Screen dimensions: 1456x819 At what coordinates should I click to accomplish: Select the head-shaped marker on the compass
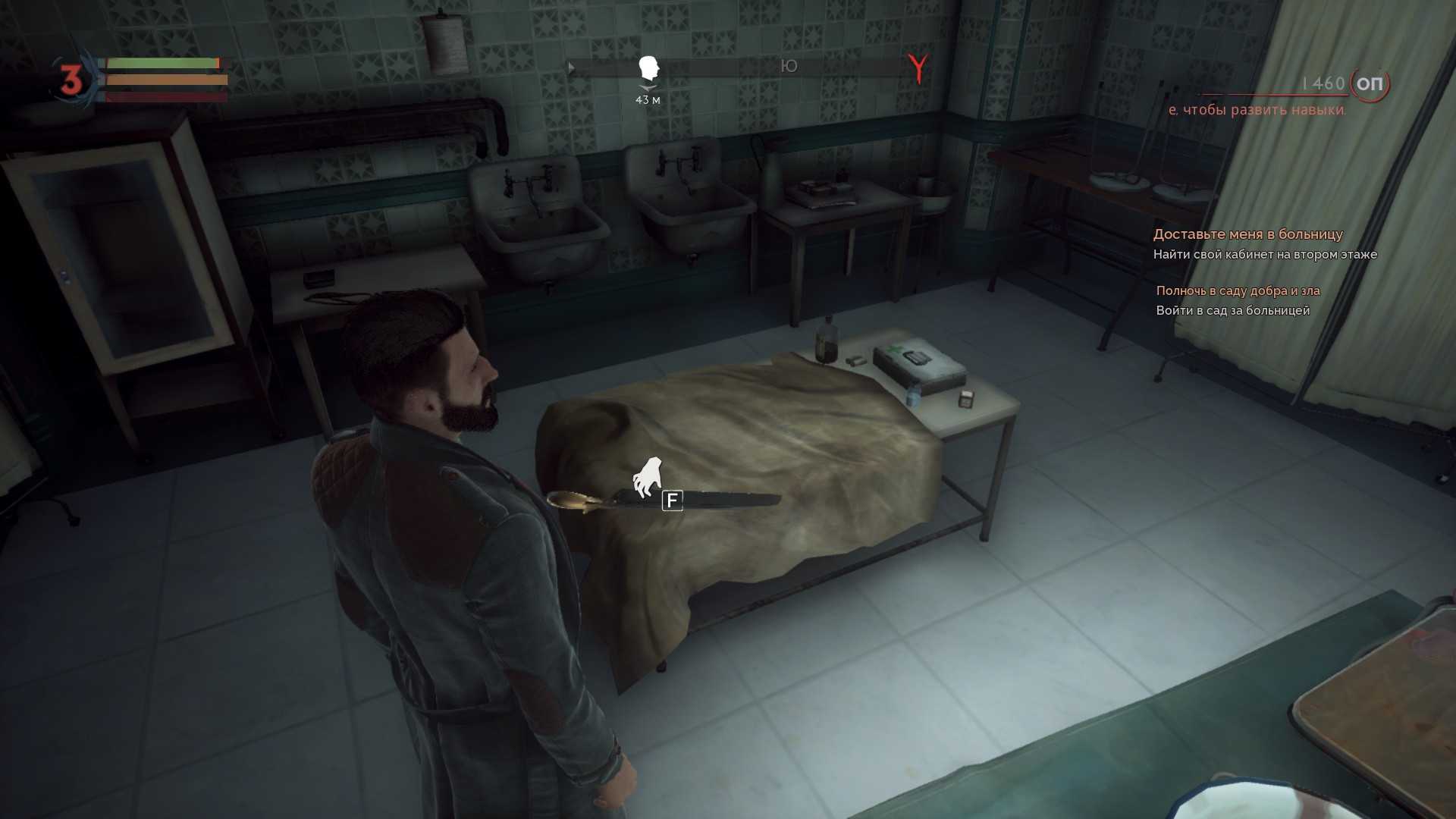click(x=648, y=68)
